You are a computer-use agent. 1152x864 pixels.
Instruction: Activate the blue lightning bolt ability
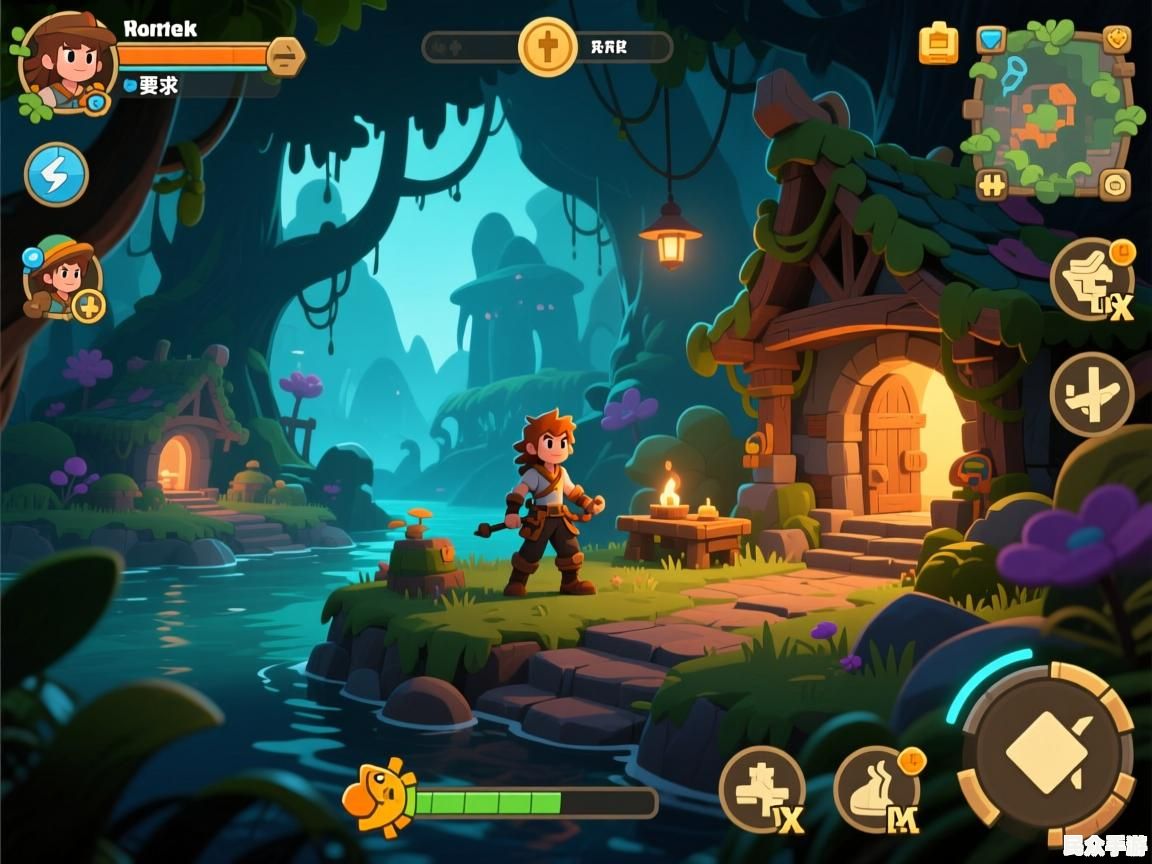click(x=56, y=174)
